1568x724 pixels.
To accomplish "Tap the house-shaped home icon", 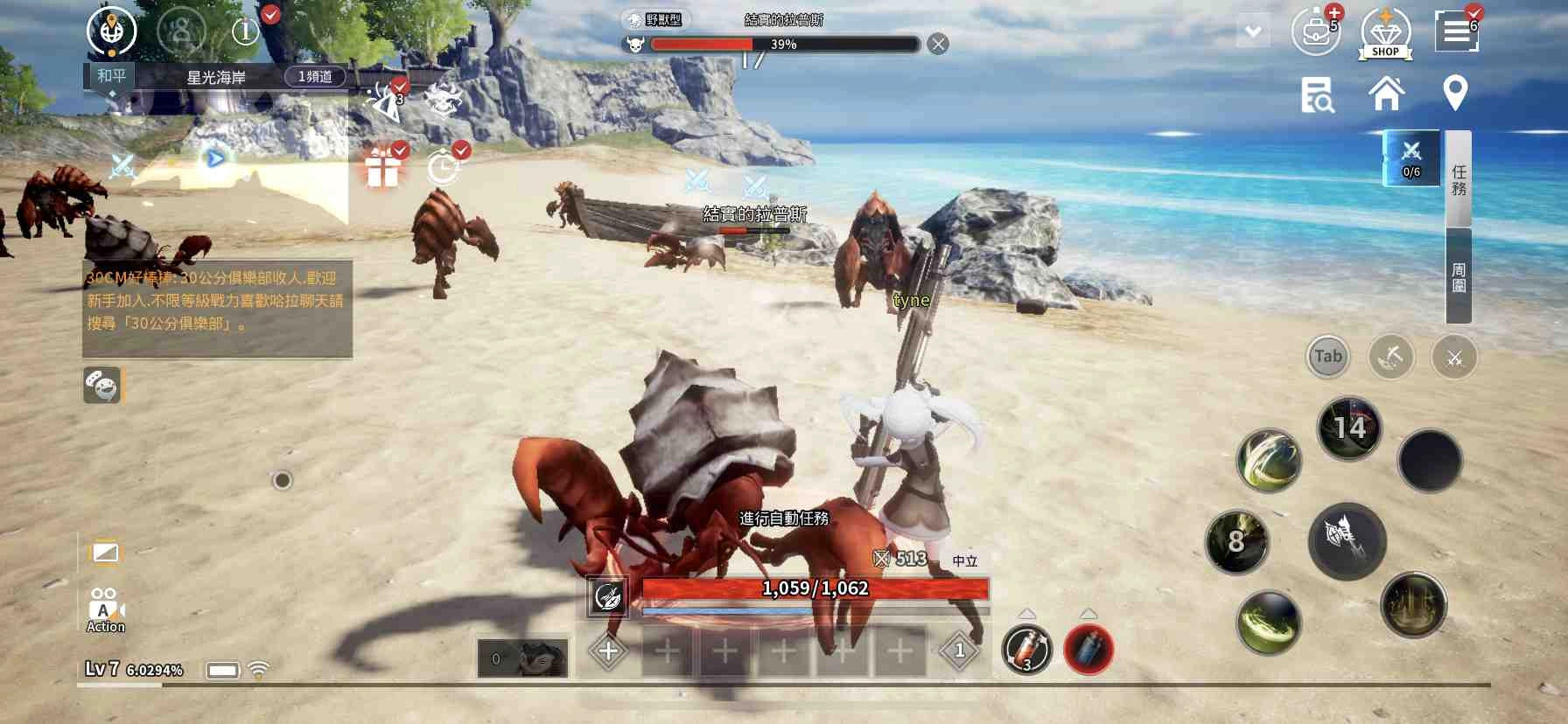I will click(1387, 94).
